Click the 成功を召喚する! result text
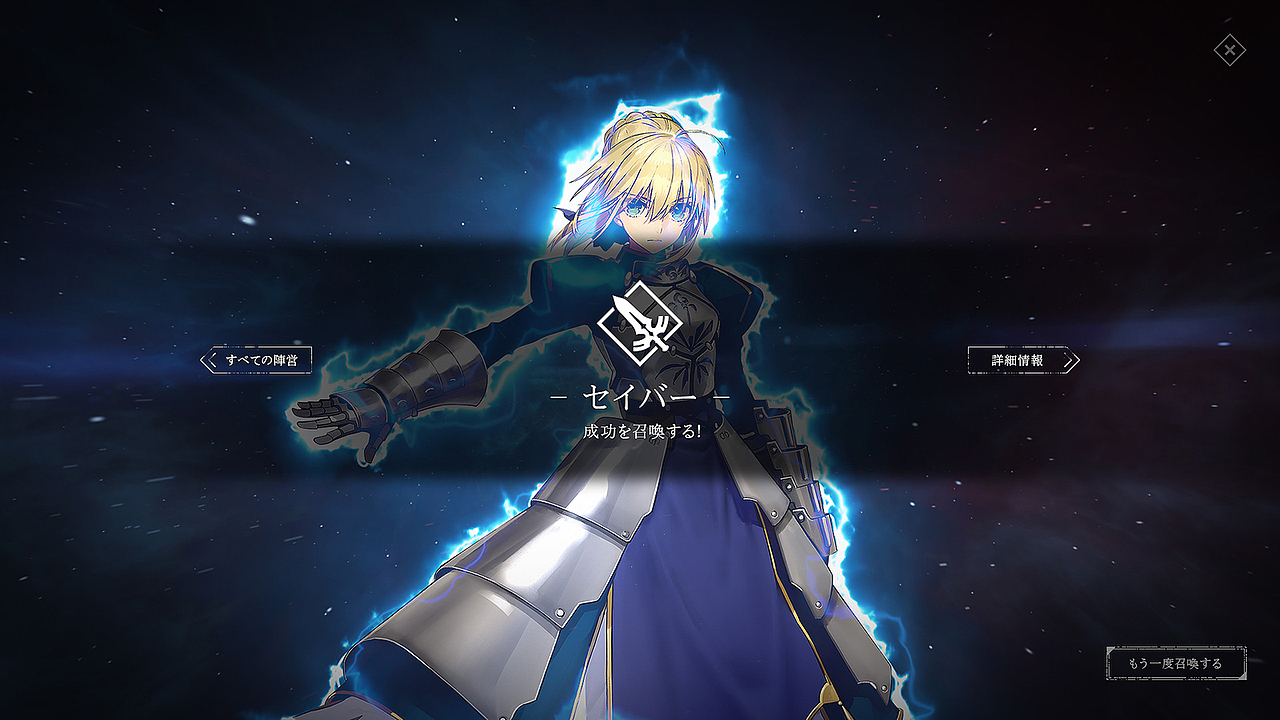This screenshot has height=720, width=1280. 640,432
